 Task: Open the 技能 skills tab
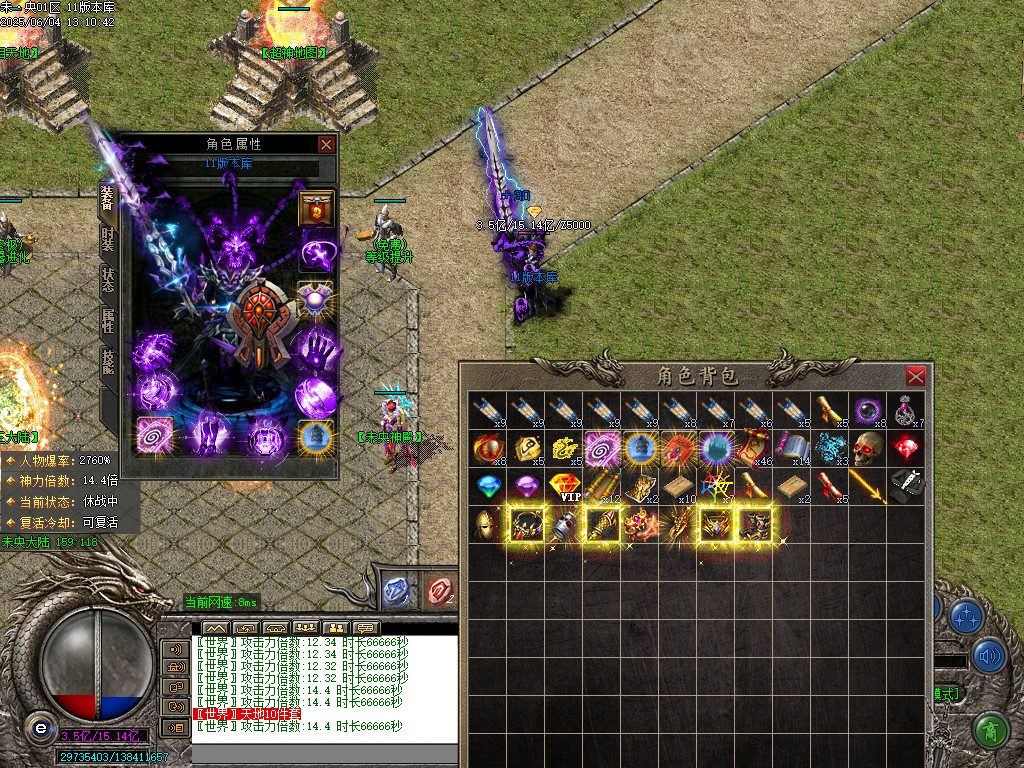[x=108, y=361]
